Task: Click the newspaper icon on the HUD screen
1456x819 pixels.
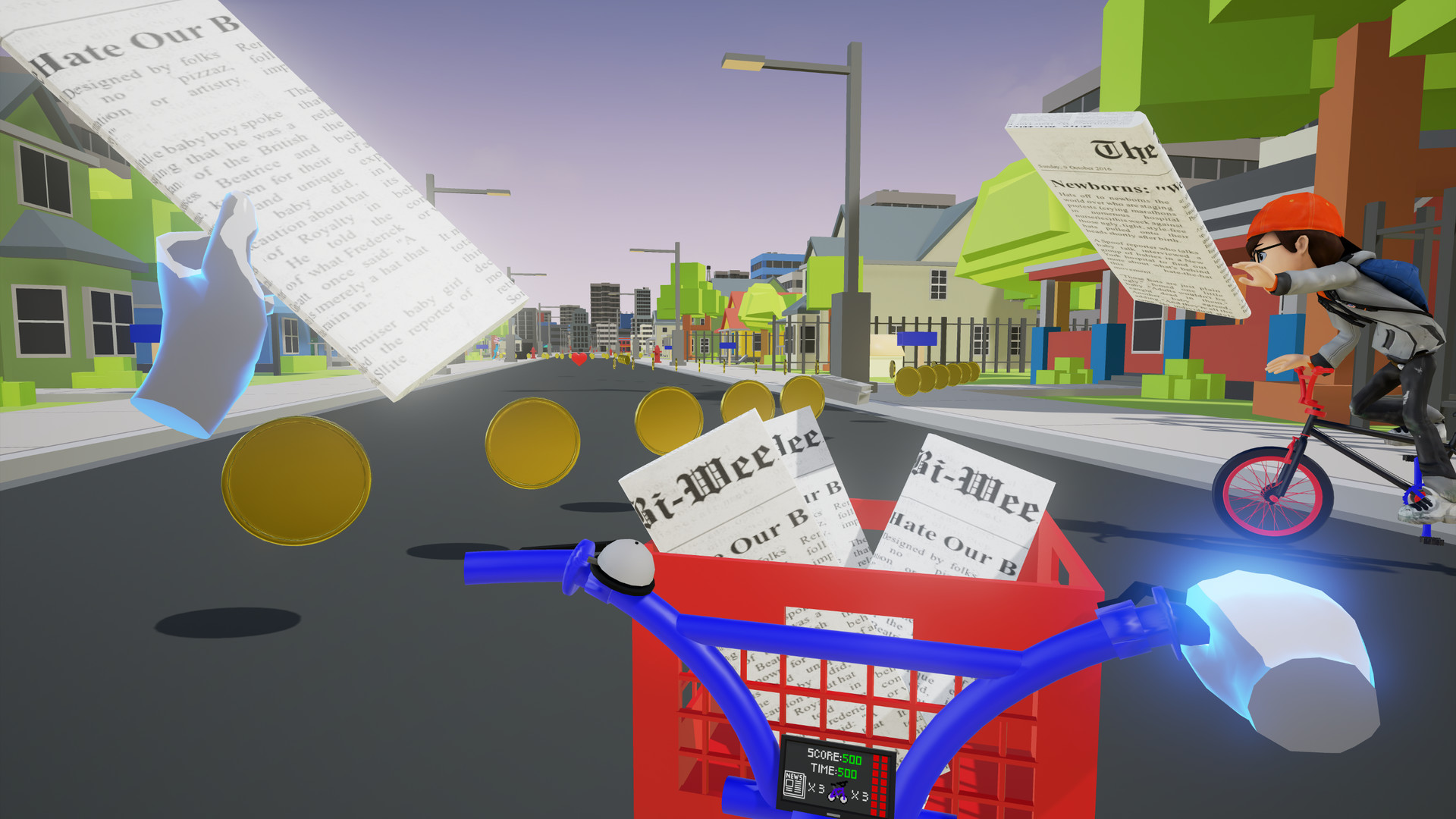Action: tap(795, 785)
